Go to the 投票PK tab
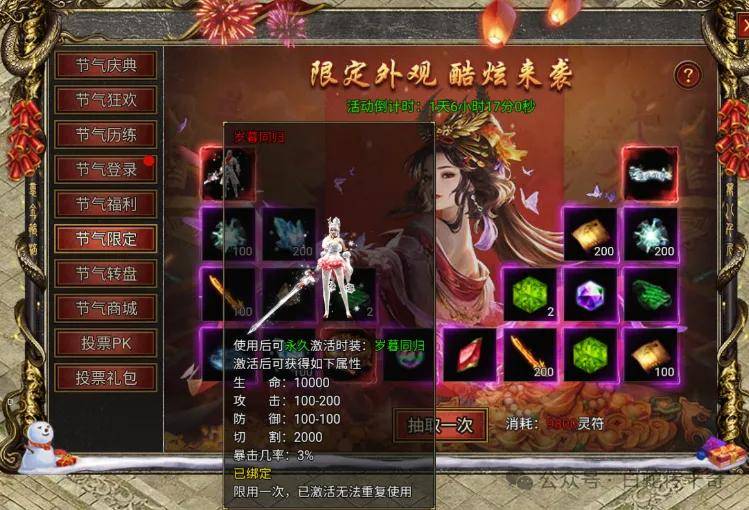 tap(105, 343)
